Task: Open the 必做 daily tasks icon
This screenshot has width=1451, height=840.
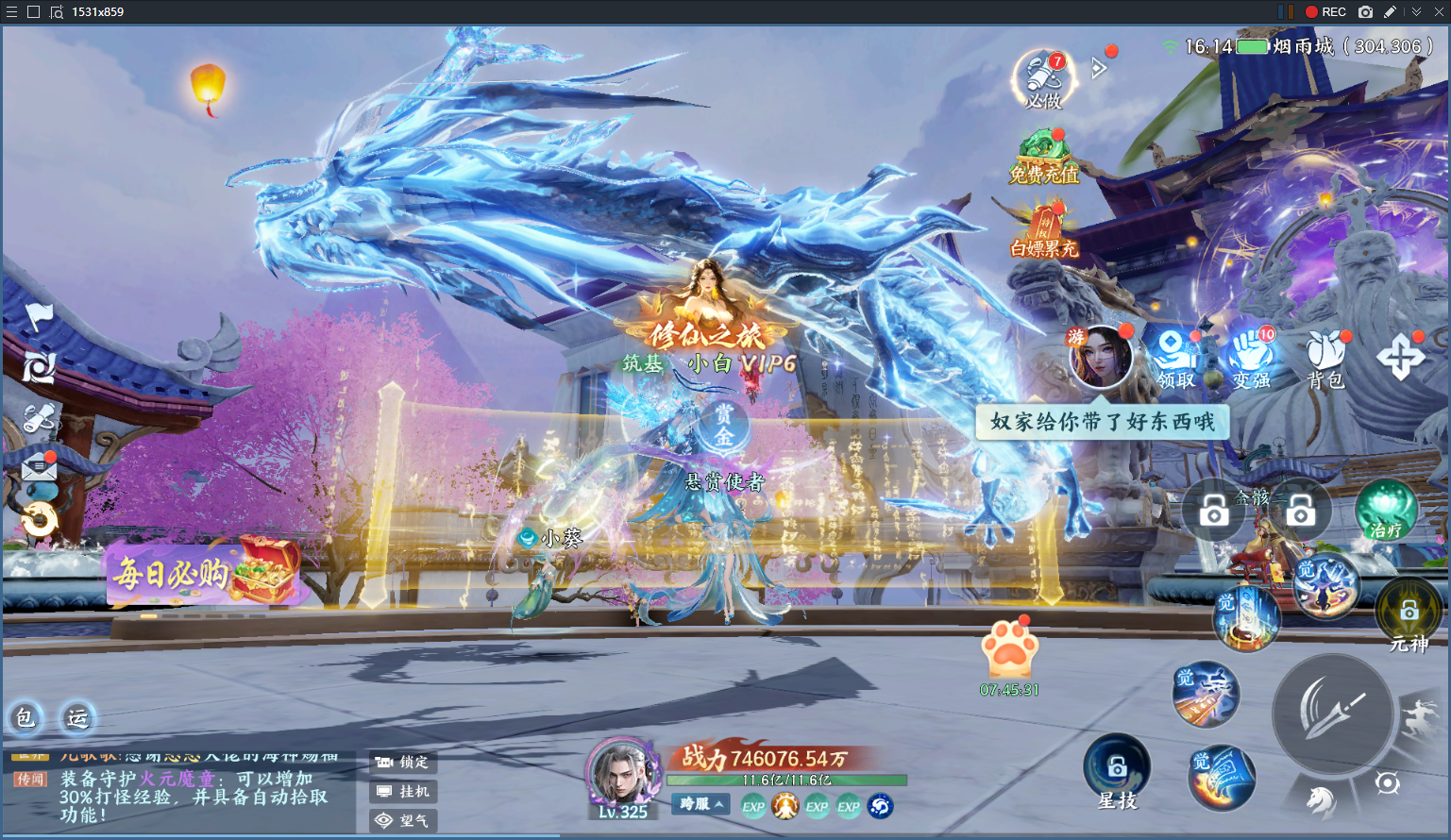Action: point(1043,79)
